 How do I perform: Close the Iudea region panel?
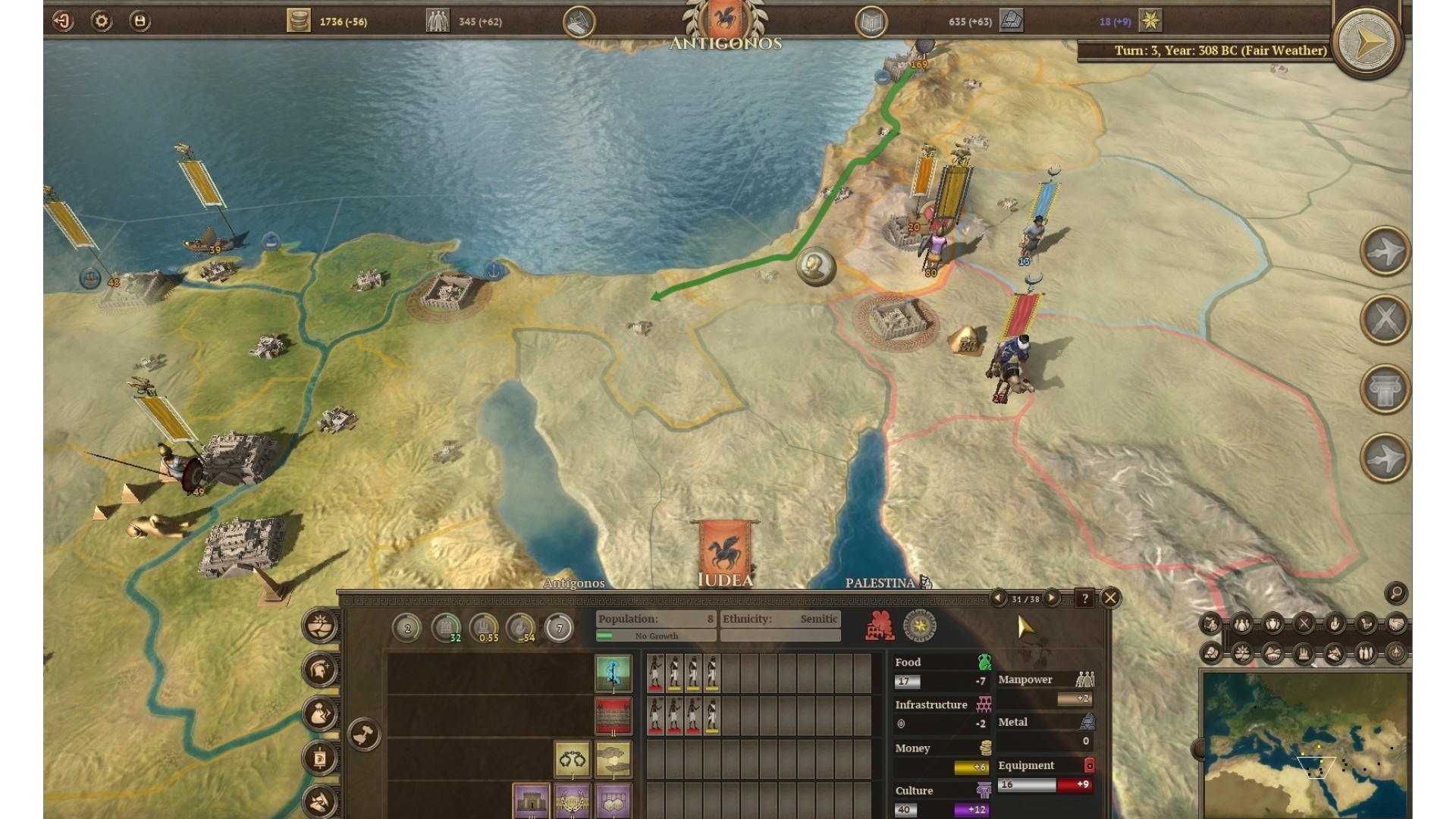[x=1110, y=598]
